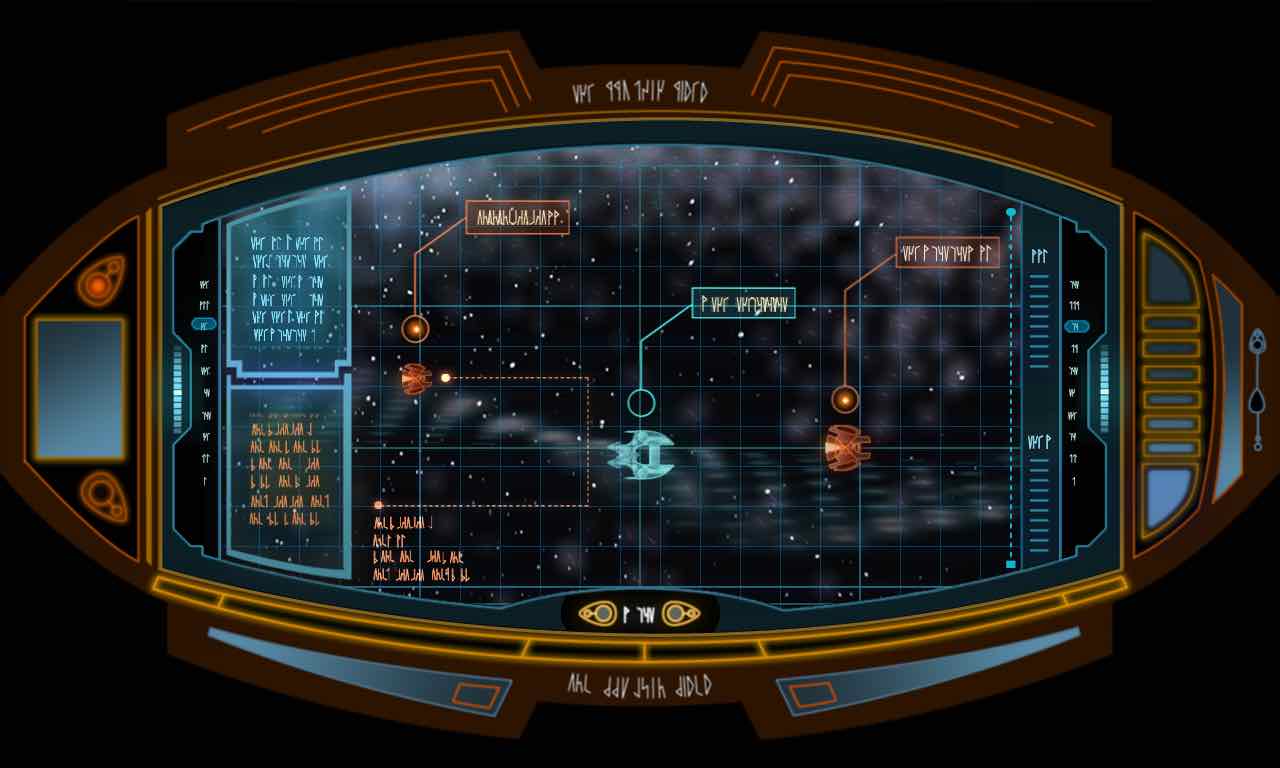Click the bright blue curved button in right stack

click(x=1171, y=497)
